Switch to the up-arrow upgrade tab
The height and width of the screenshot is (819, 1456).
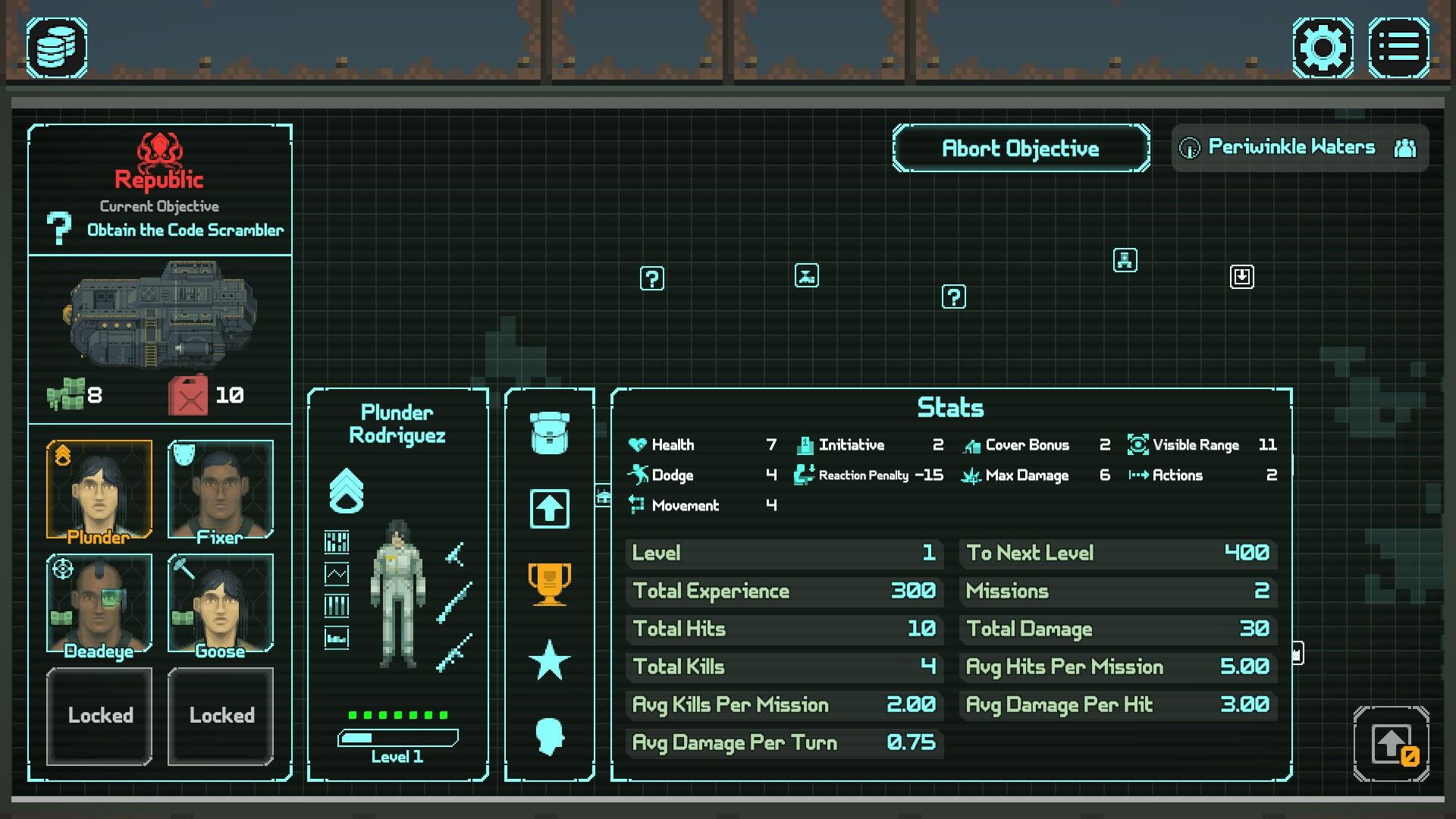550,508
